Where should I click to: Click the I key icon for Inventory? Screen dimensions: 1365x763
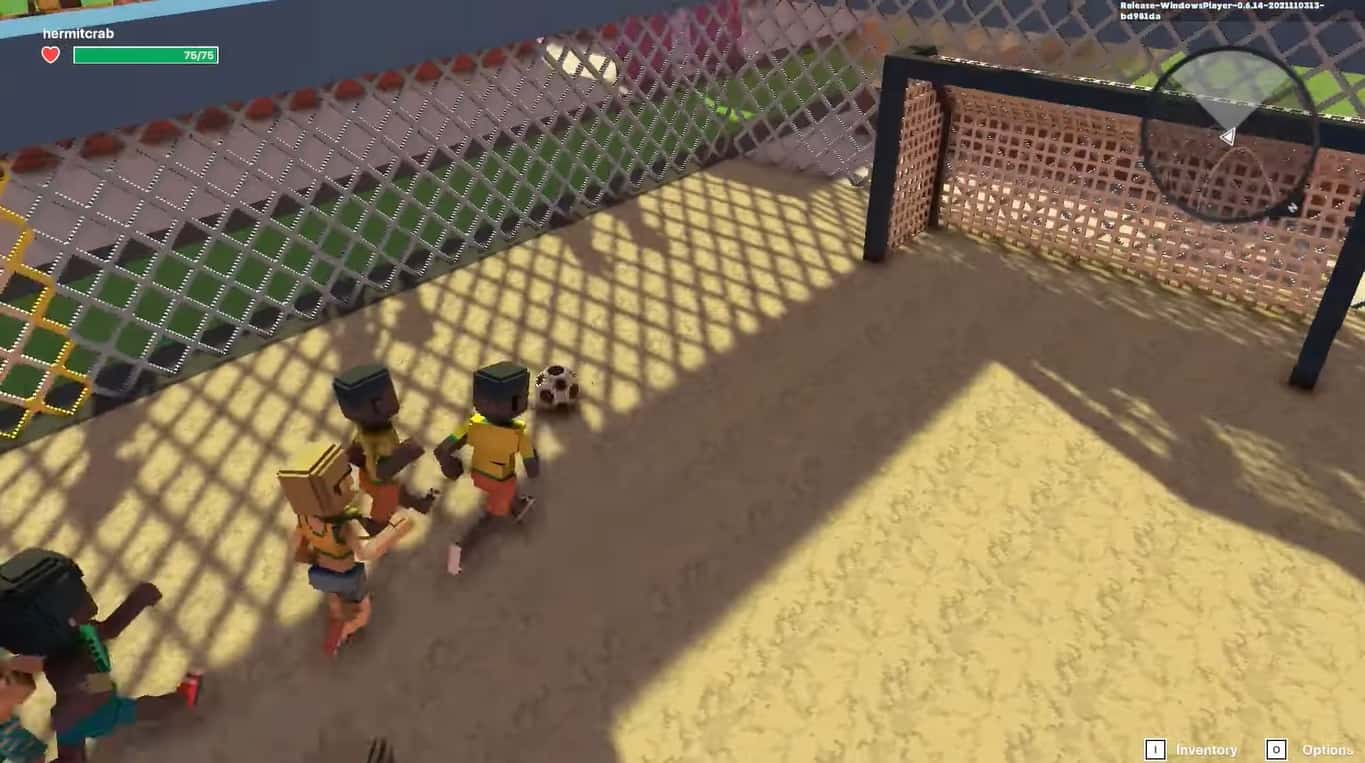1155,749
